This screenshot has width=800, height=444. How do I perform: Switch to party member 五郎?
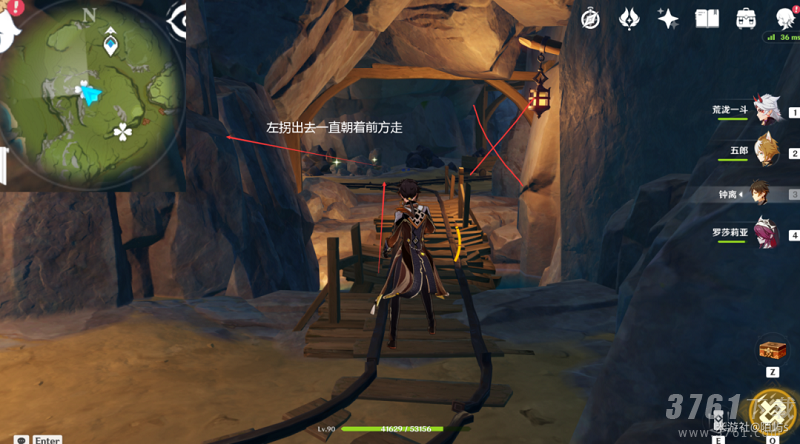pos(766,152)
